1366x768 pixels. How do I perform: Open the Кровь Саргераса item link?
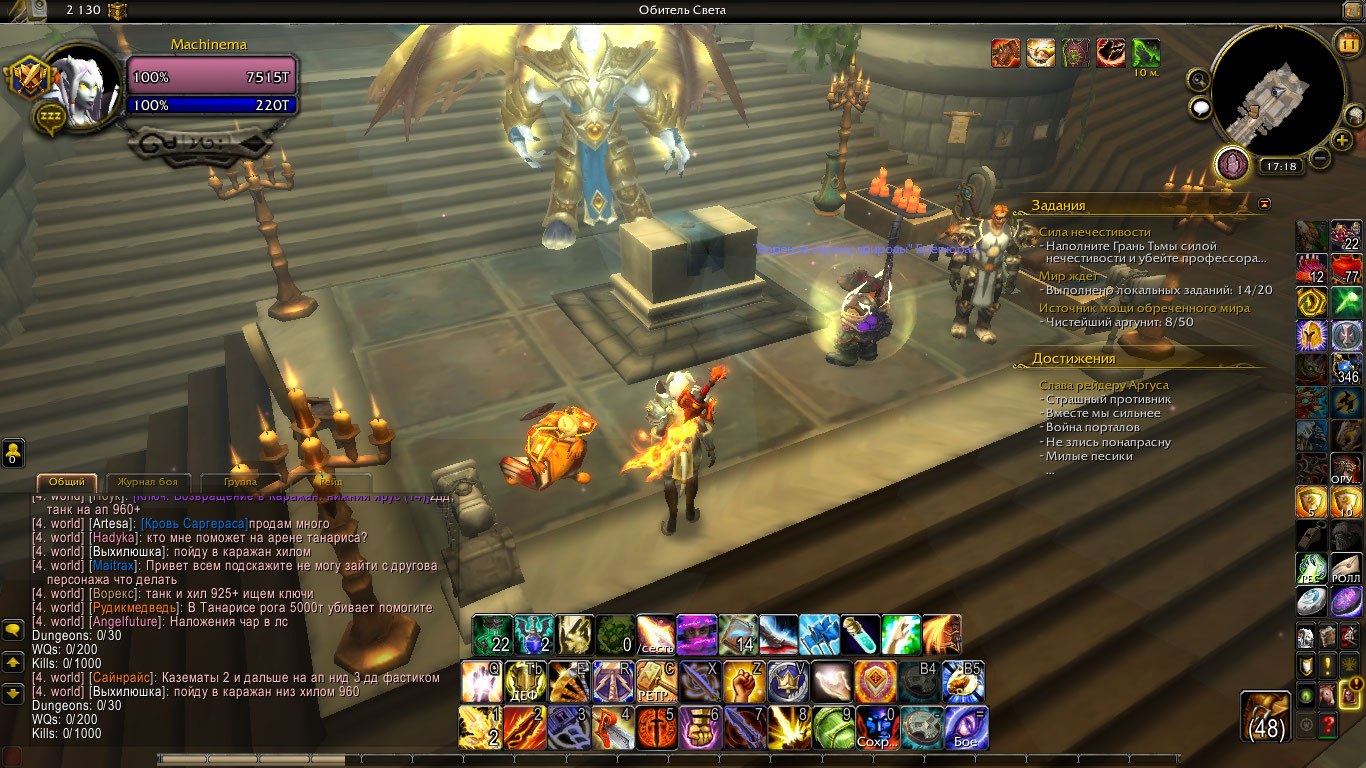pyautogui.click(x=194, y=524)
